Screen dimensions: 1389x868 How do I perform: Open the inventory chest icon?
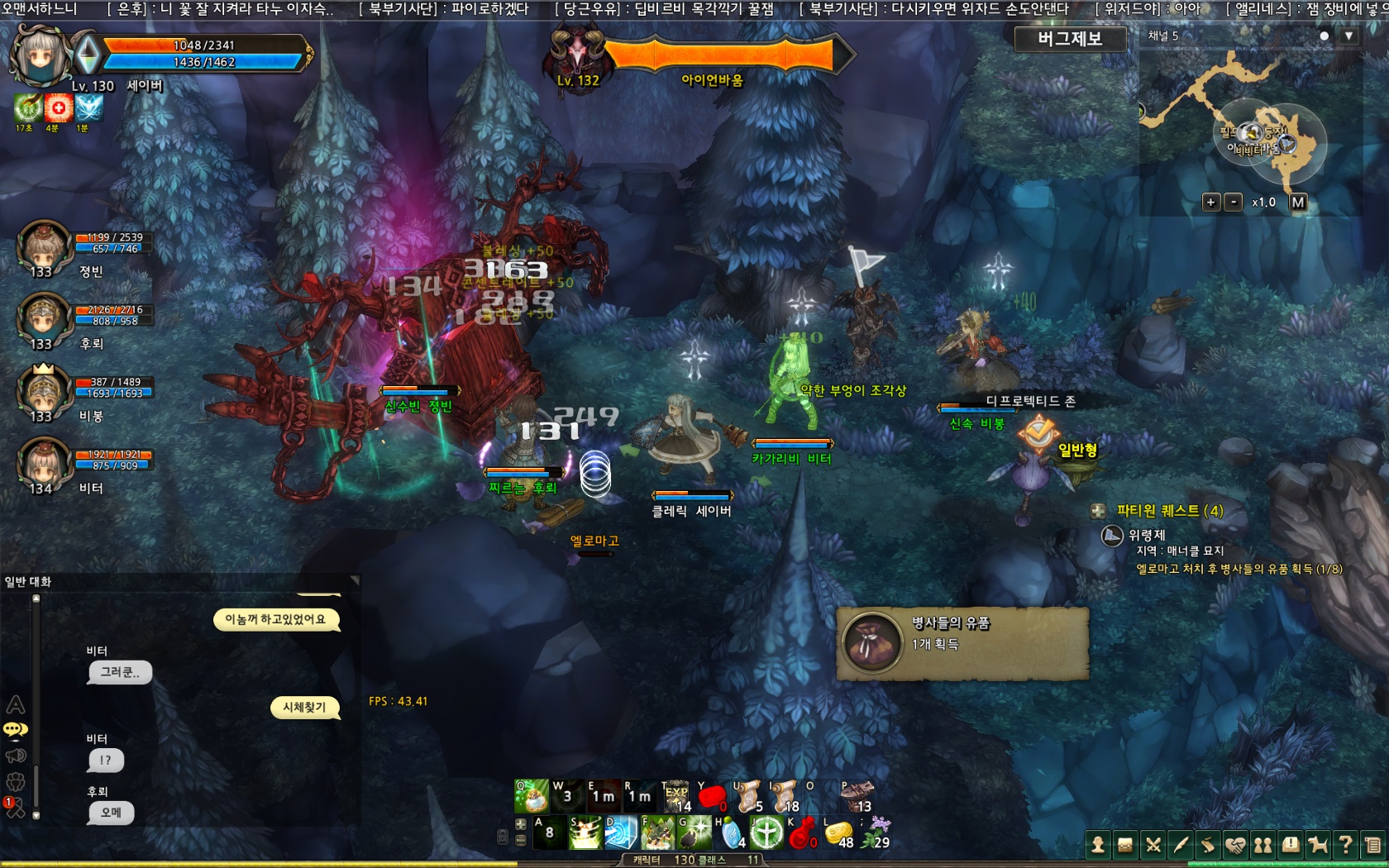(1124, 844)
